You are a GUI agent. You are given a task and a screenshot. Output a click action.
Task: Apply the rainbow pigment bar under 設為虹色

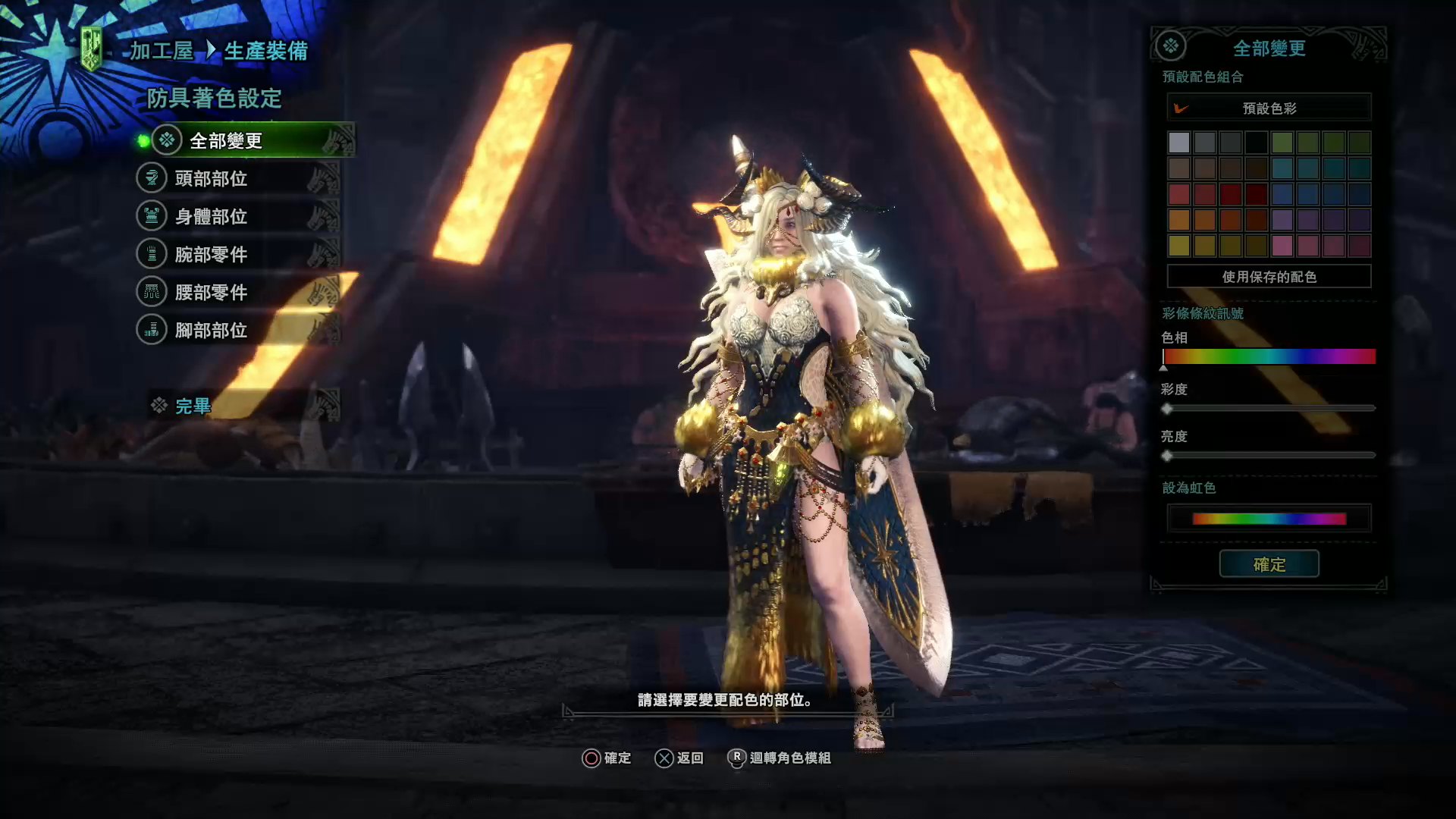1269,519
